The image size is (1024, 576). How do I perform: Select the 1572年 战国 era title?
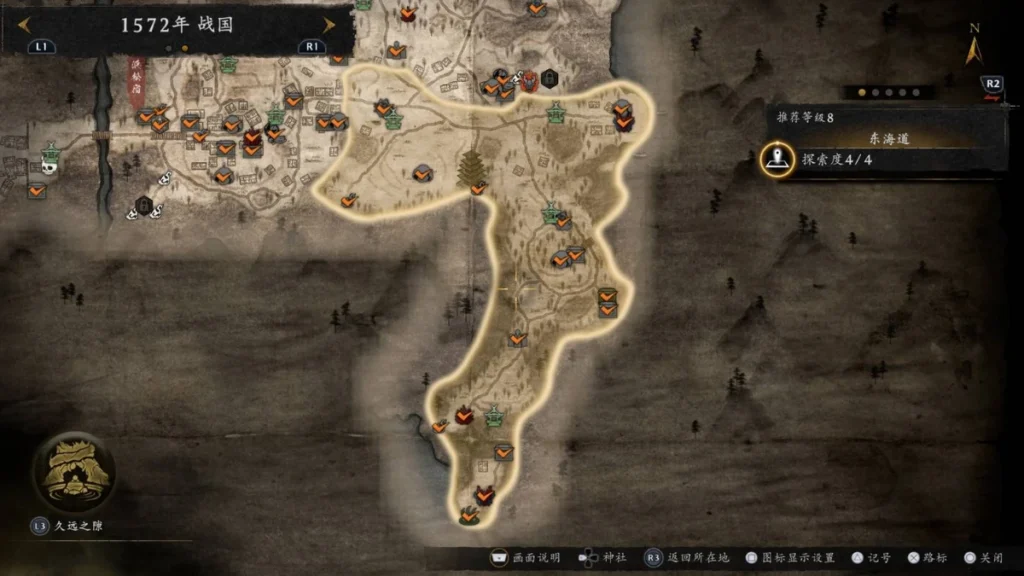tap(177, 25)
